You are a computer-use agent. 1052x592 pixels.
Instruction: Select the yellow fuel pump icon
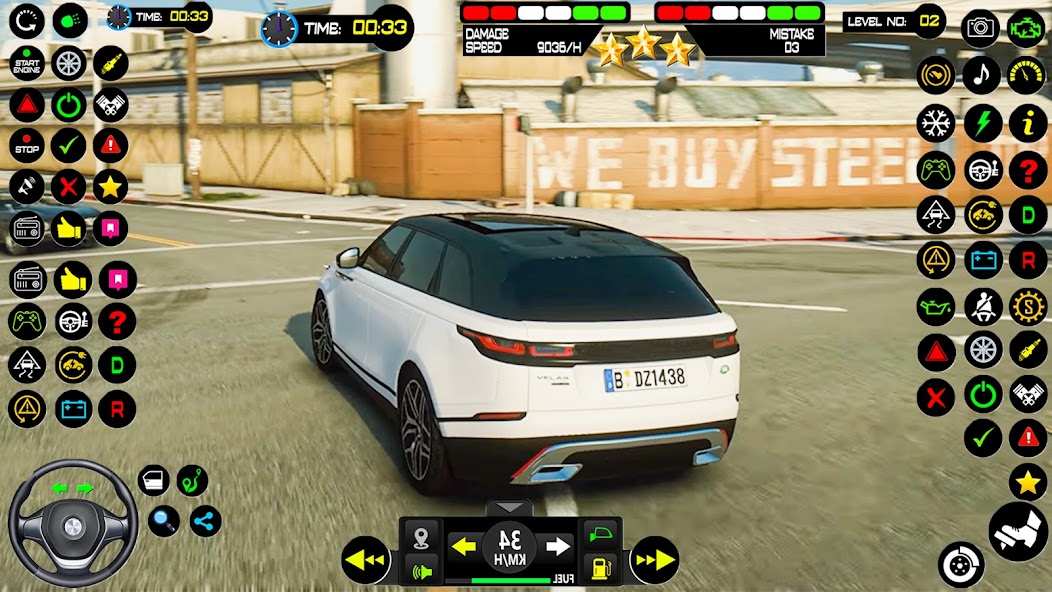tap(601, 567)
